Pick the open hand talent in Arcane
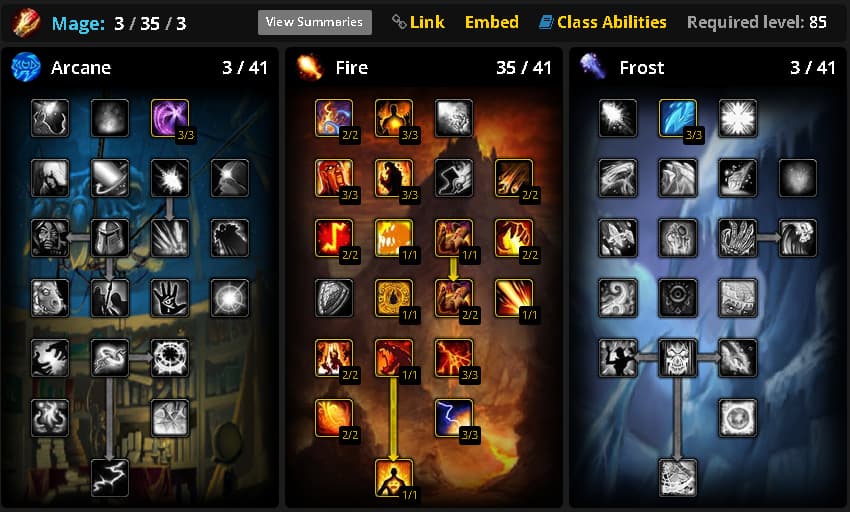Screen dimensions: 850x512 pyautogui.click(x=170, y=298)
